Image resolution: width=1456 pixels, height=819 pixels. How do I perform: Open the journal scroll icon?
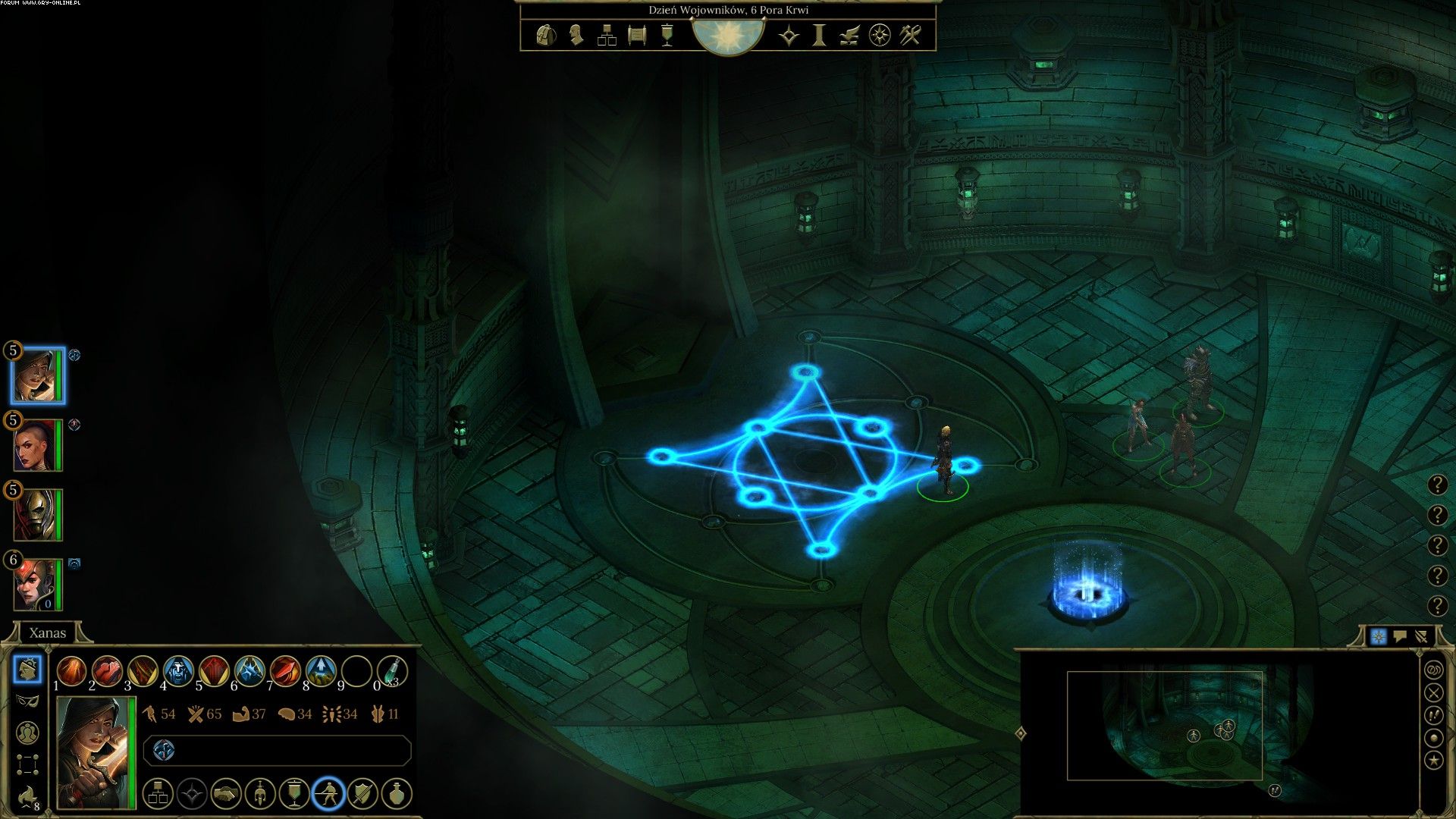coord(637,35)
